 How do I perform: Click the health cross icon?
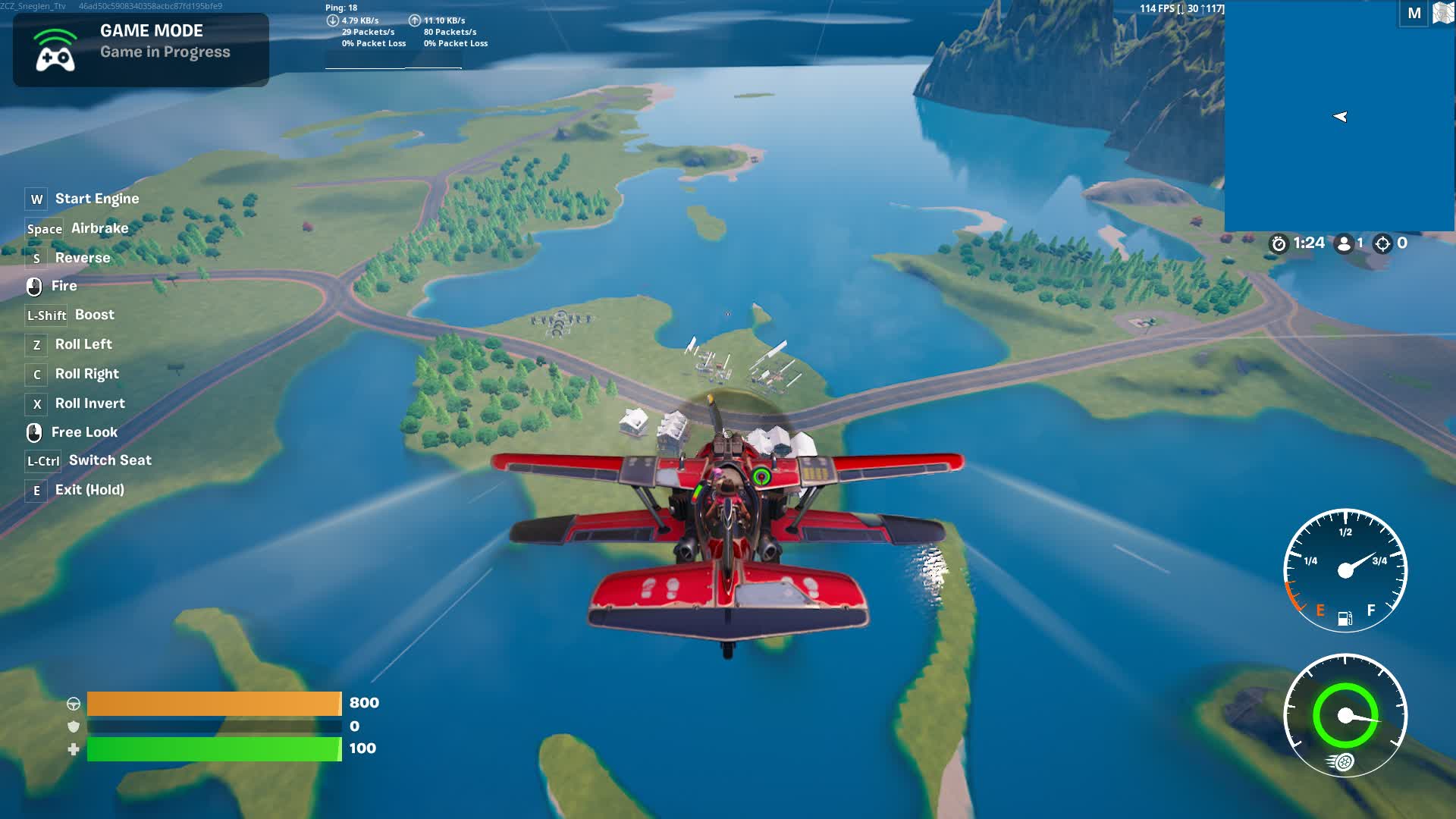pos(74,748)
